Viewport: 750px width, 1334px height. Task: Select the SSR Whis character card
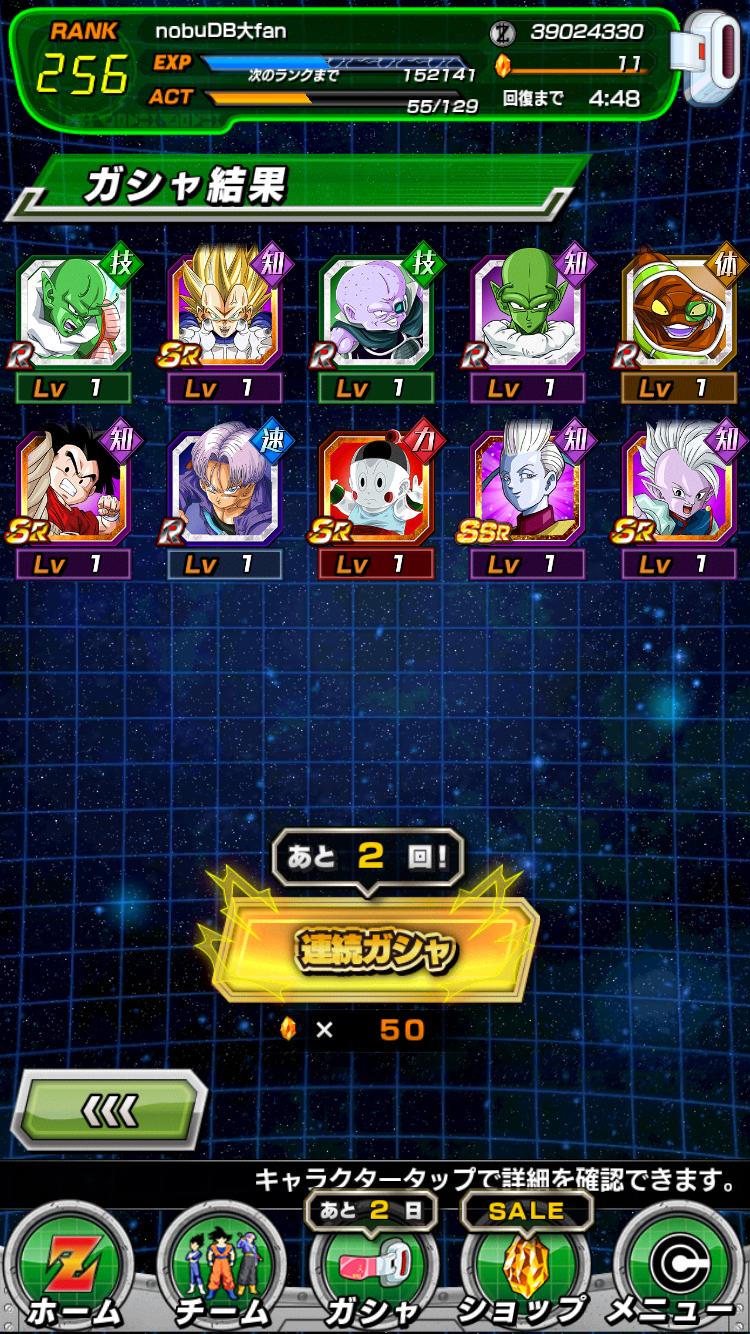click(x=527, y=490)
